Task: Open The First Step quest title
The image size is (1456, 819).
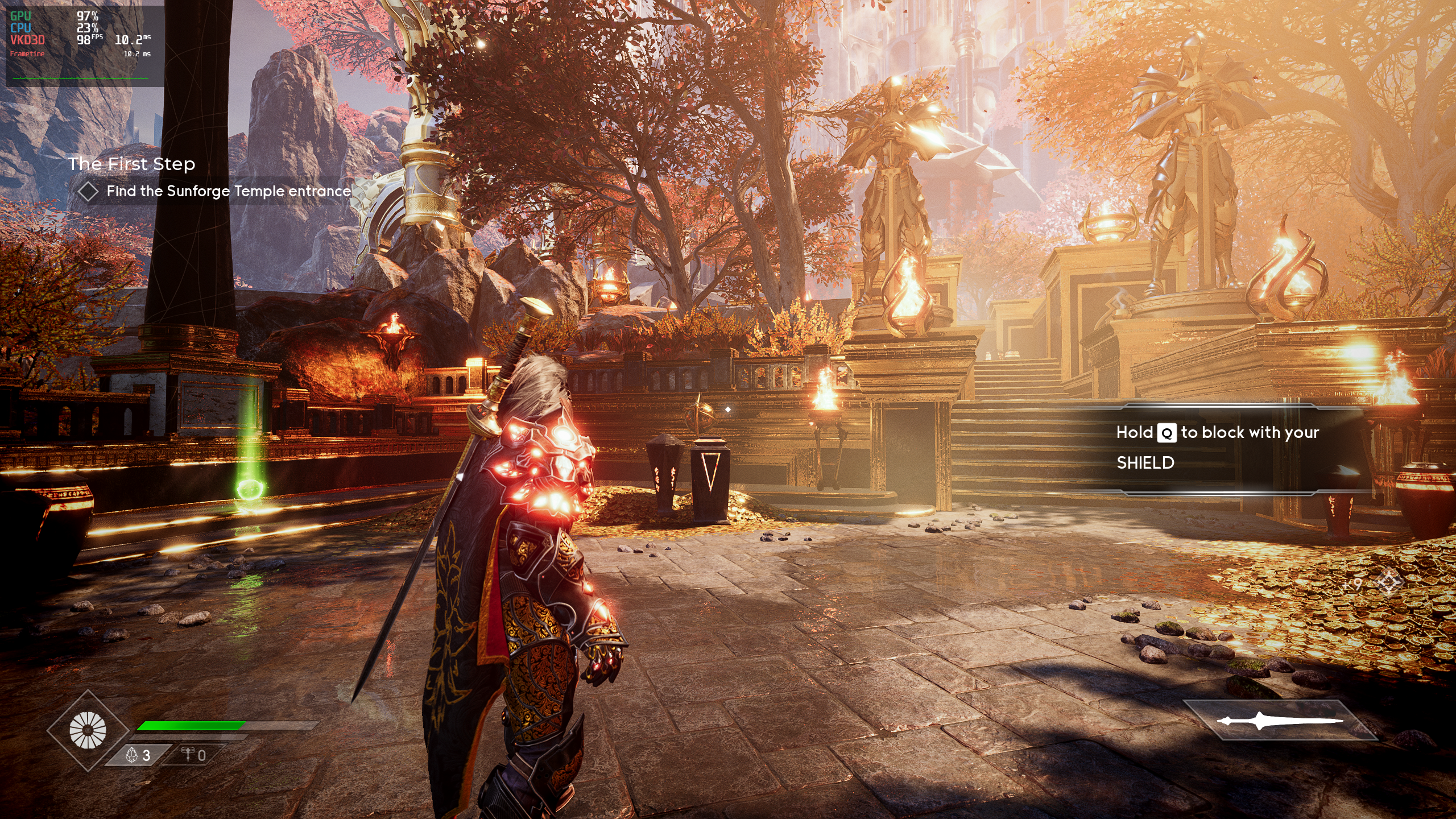Action: 131,164
